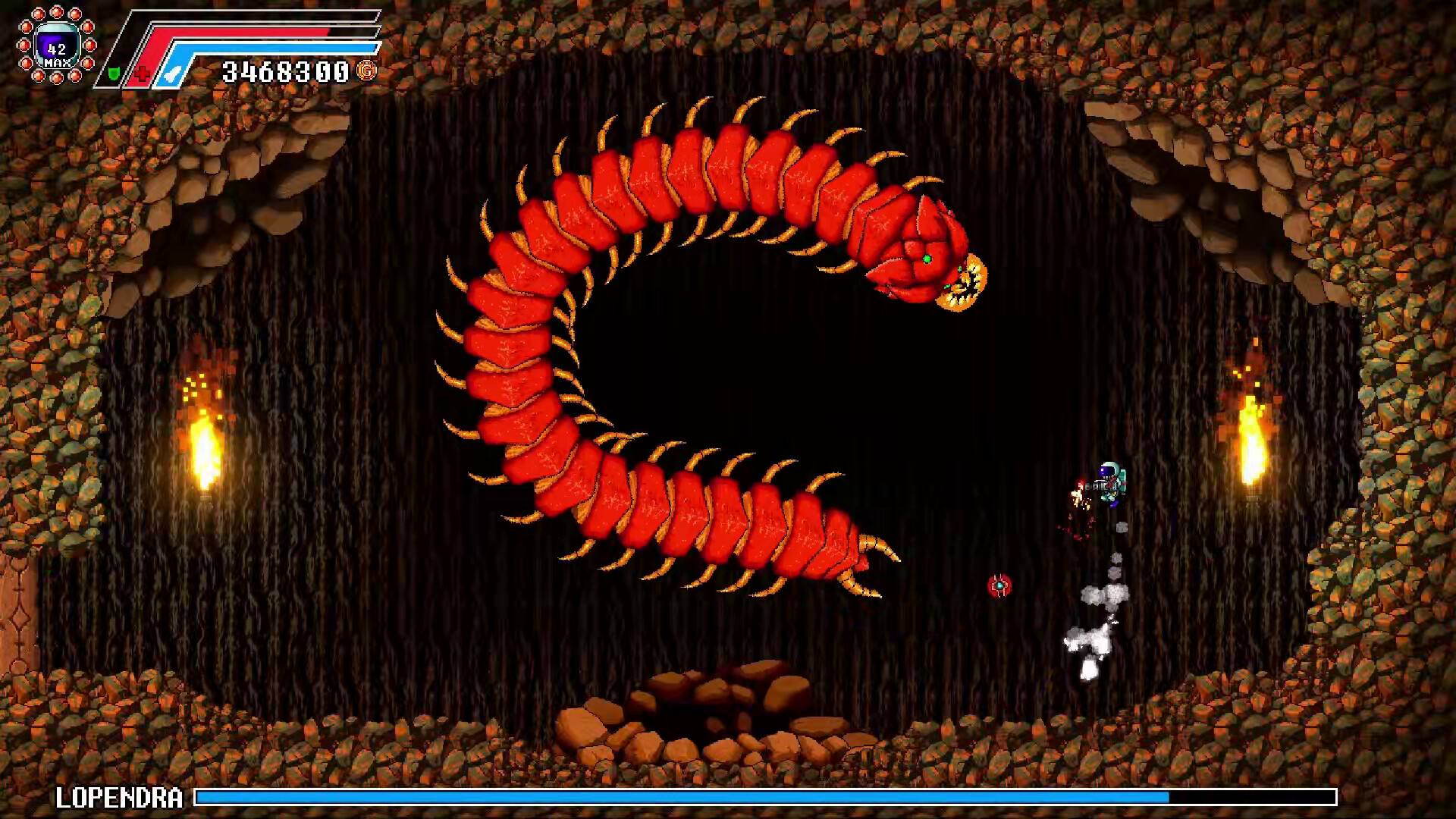This screenshot has width=1456, height=819.
Task: Click the blue jetpack icon in the HUD
Action: click(171, 72)
